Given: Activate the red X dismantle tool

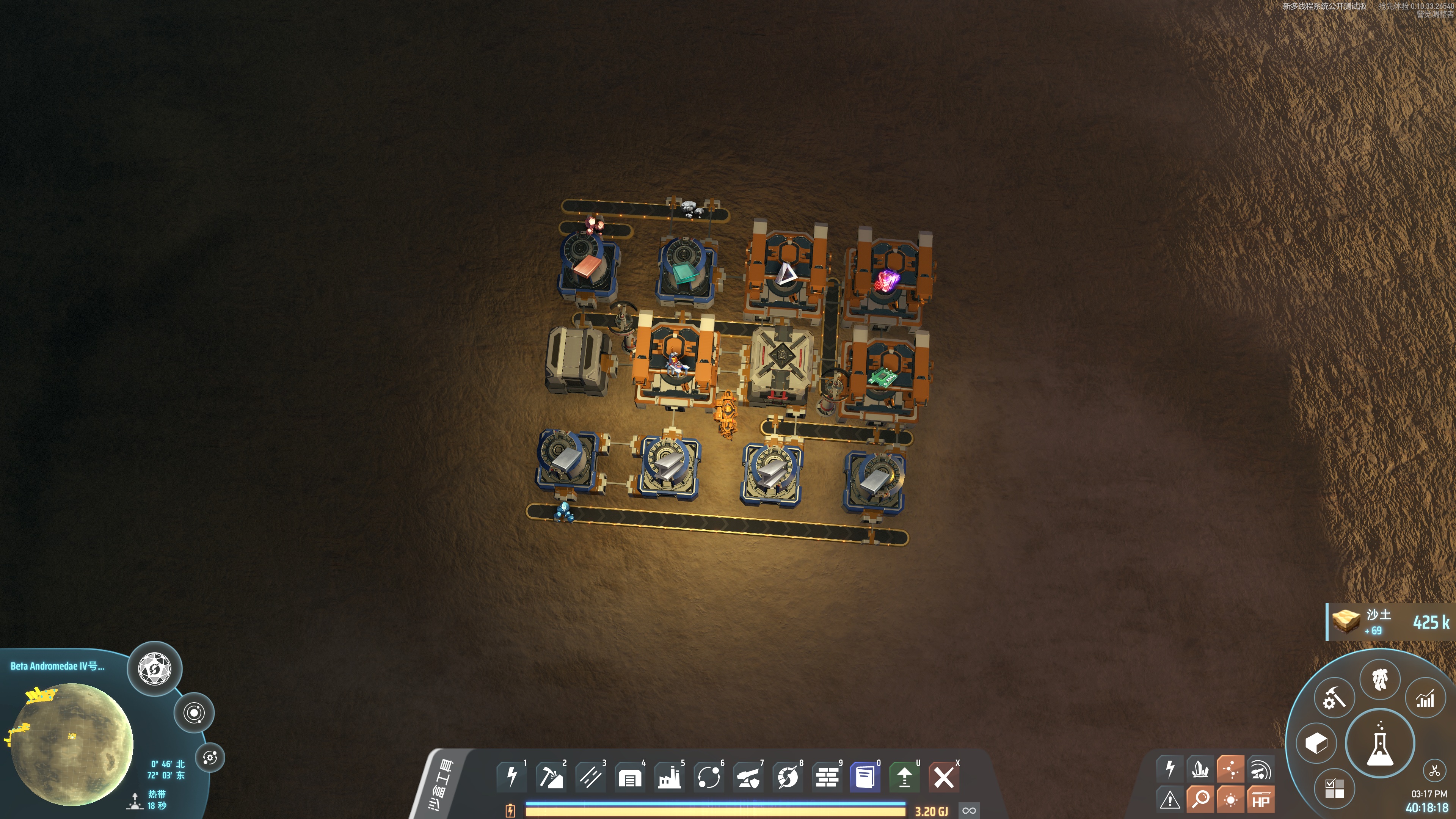Looking at the screenshot, I should pos(943,777).
